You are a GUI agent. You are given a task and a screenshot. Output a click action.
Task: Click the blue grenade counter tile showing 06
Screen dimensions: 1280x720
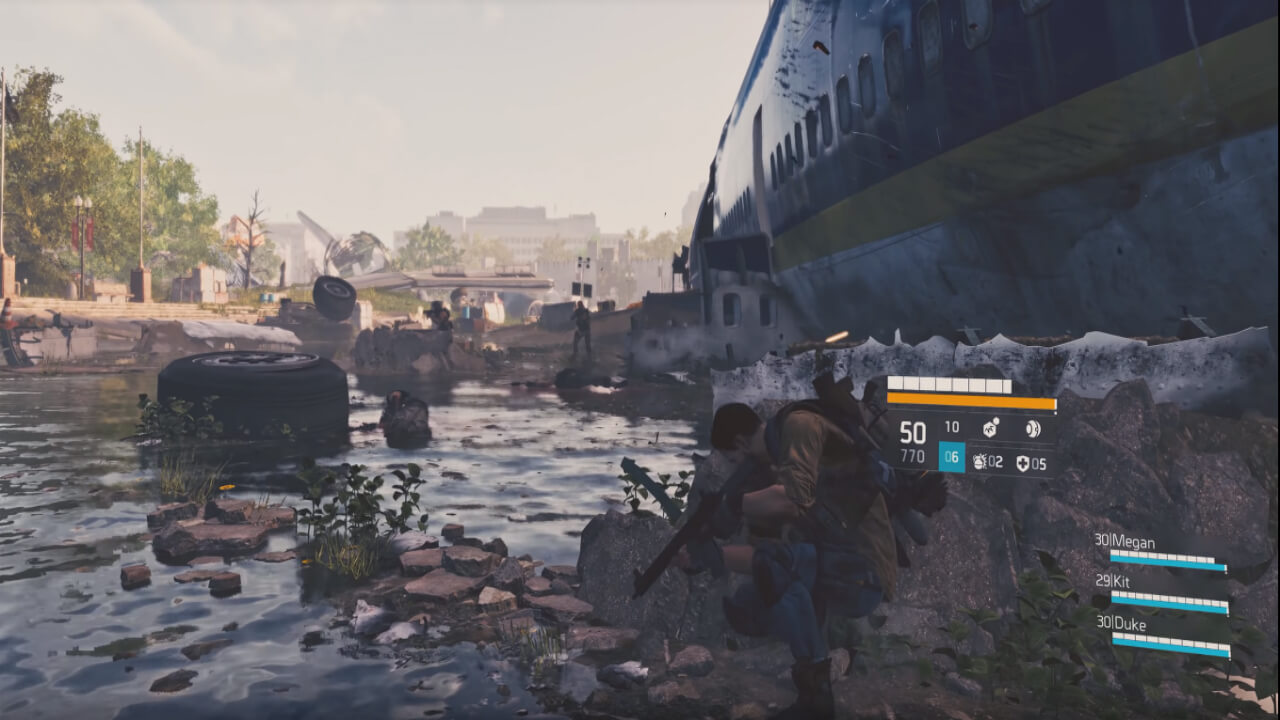[x=951, y=456]
